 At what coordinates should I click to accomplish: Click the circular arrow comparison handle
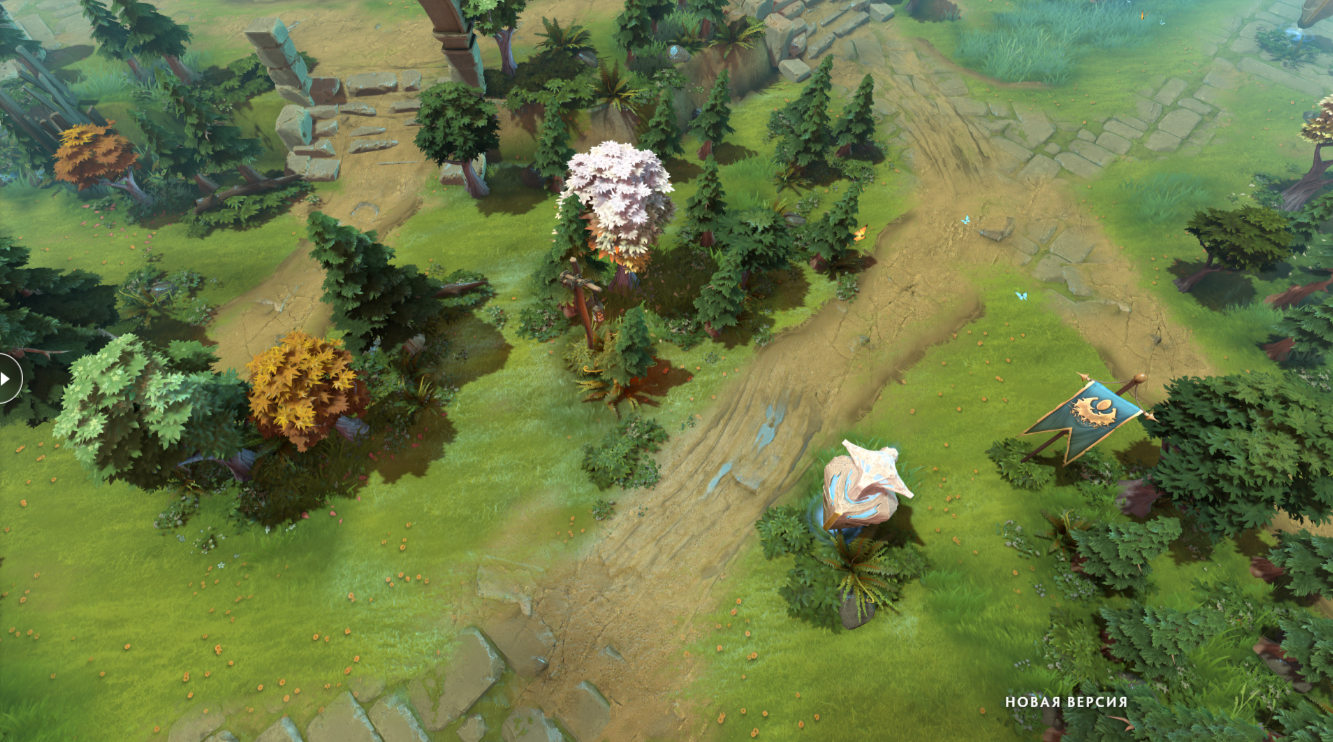coord(5,379)
